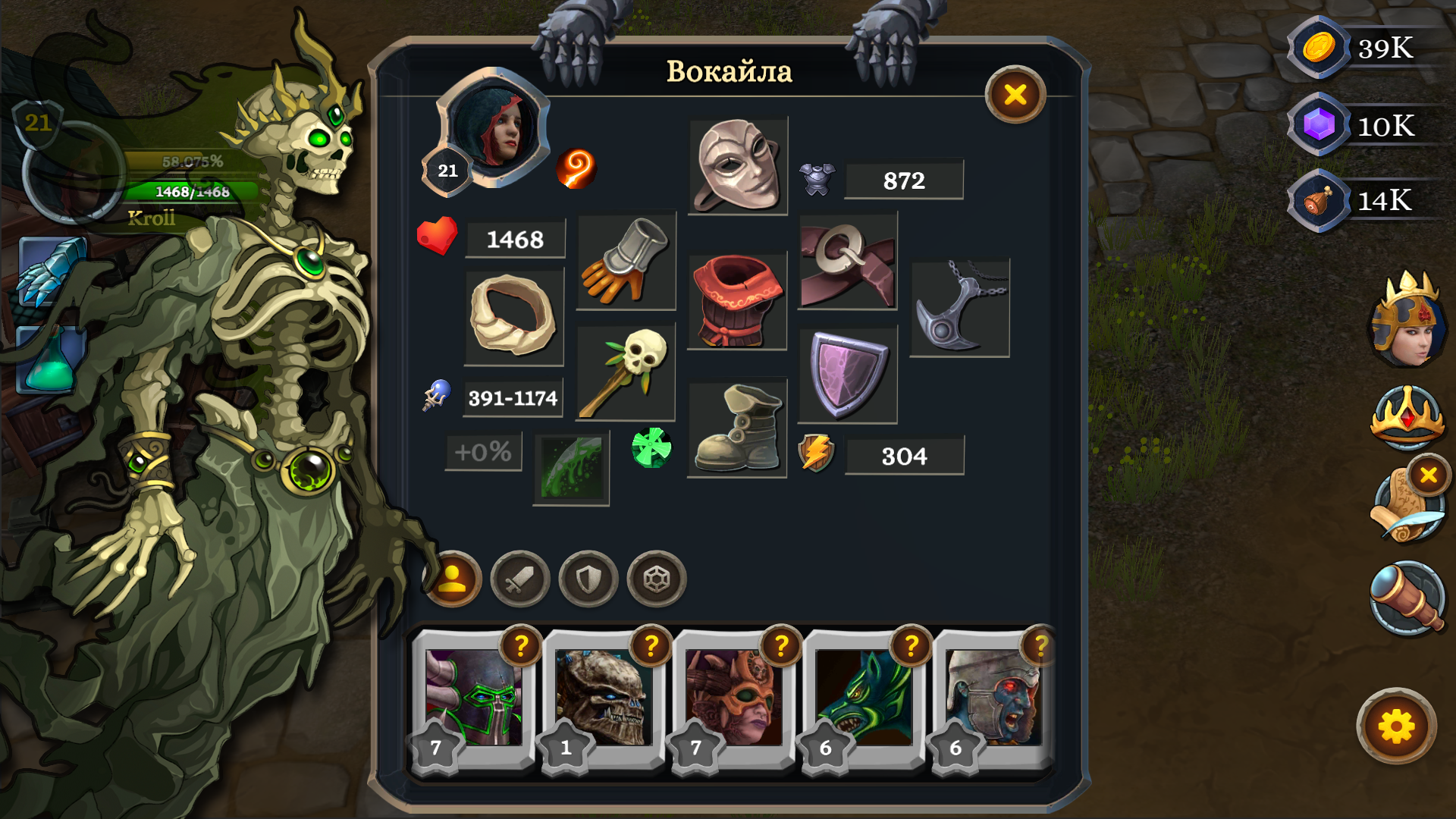Switch to the character profile tab

453,579
